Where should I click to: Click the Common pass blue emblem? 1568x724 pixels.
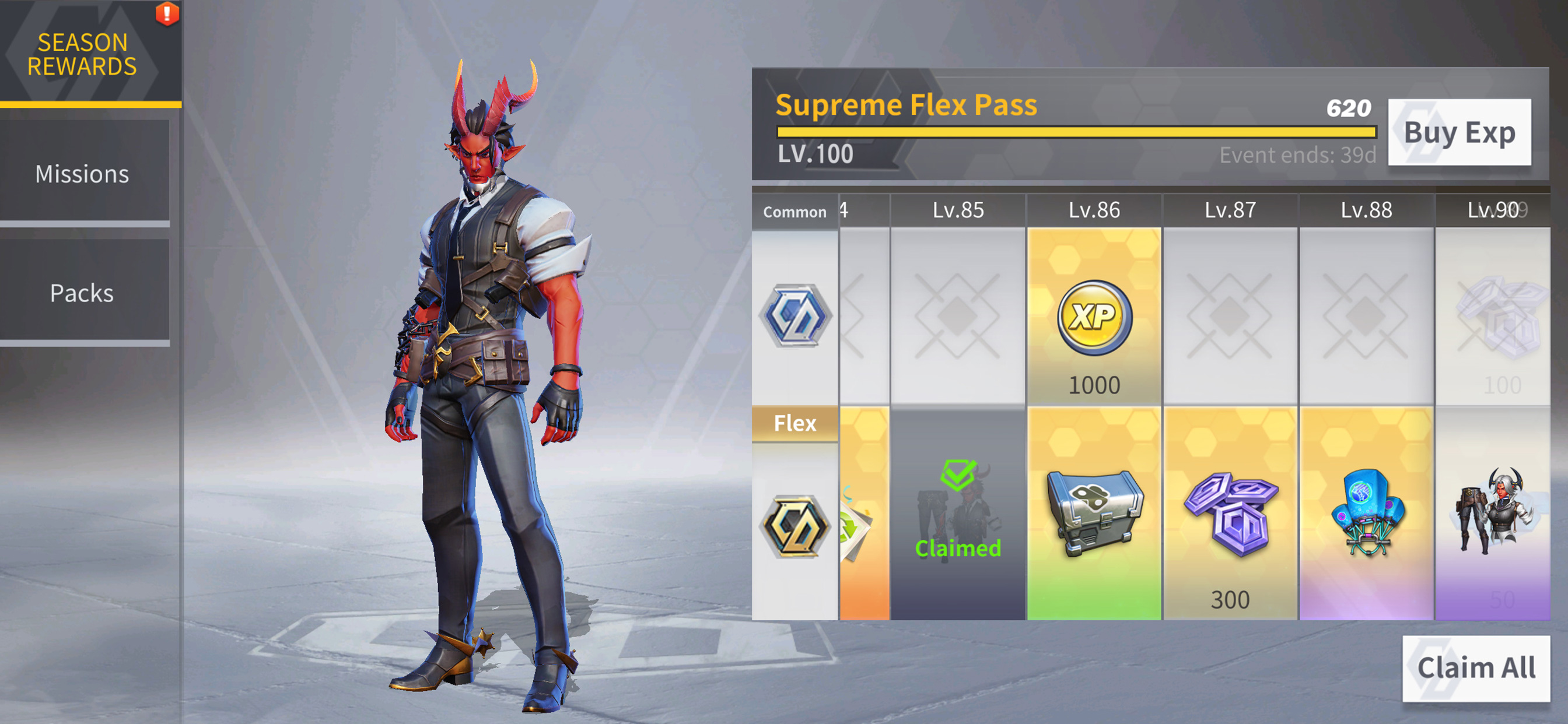click(x=795, y=317)
